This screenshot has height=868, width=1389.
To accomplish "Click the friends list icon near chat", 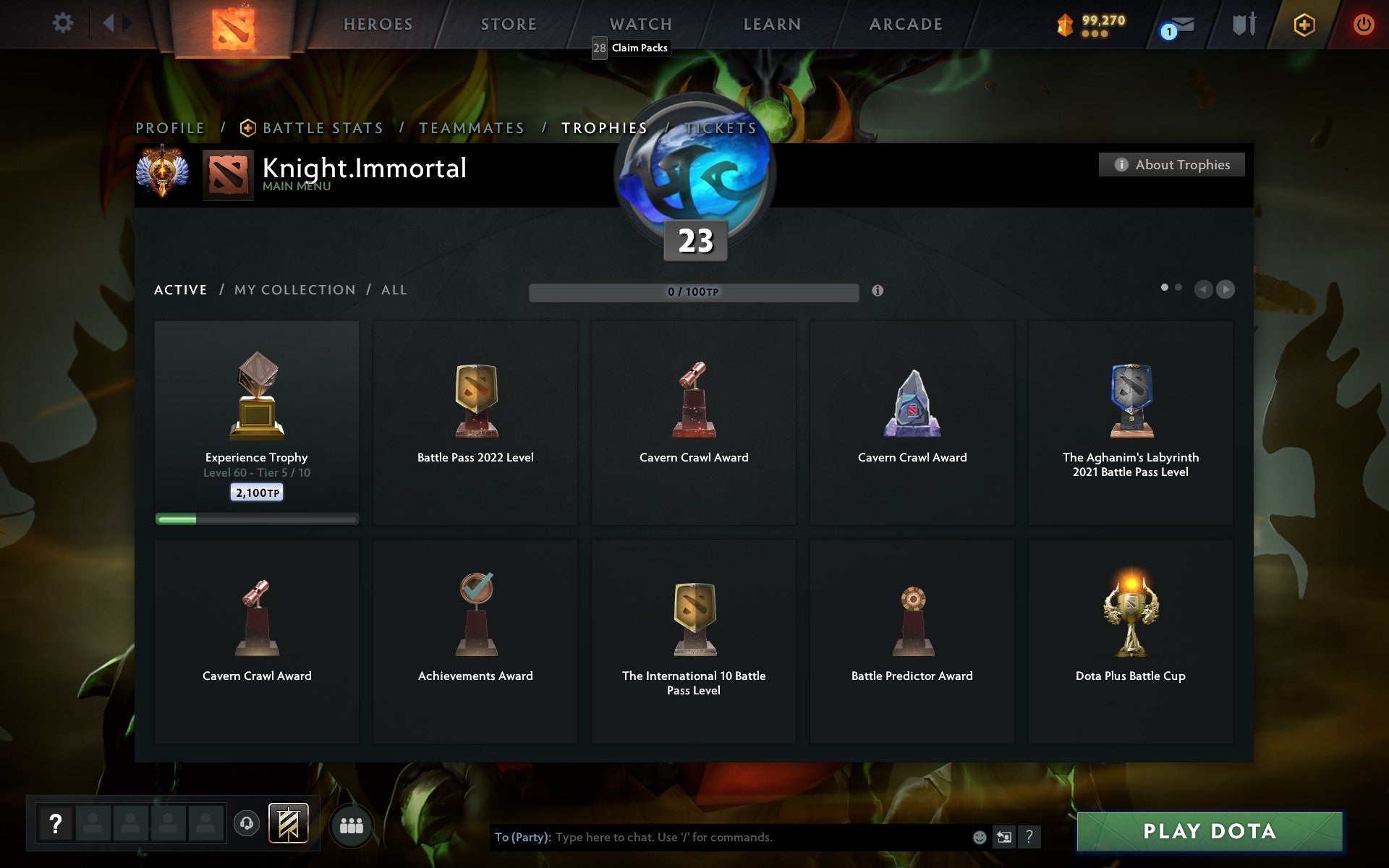I will tap(351, 823).
